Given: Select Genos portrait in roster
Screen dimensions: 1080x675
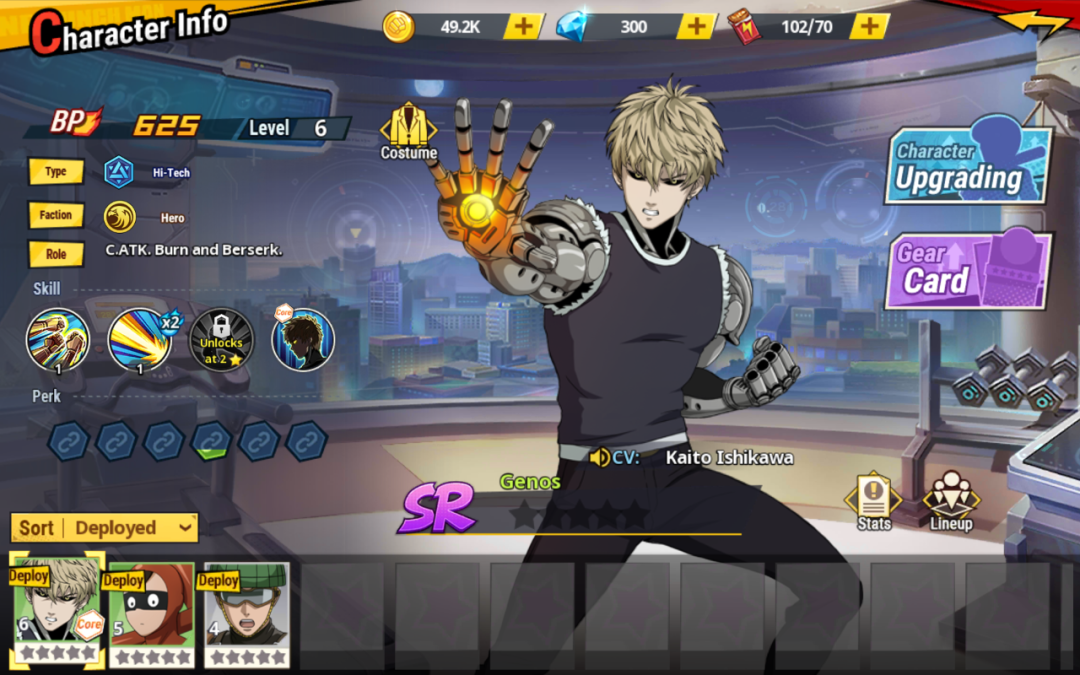Looking at the screenshot, I should point(58,608).
